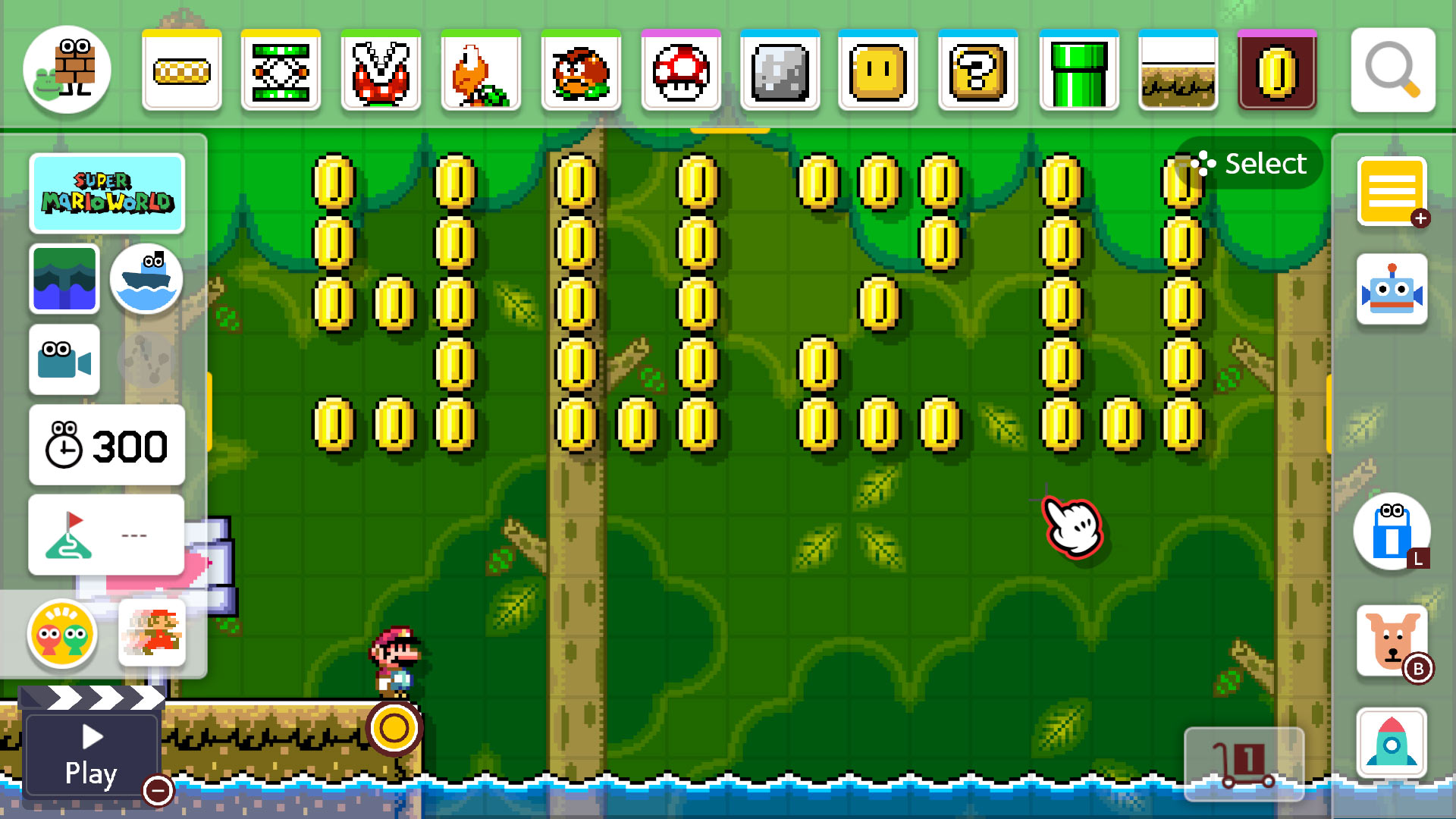This screenshot has height=819, width=1456.
Task: Select the Koopa Troopa part
Action: coord(481,71)
